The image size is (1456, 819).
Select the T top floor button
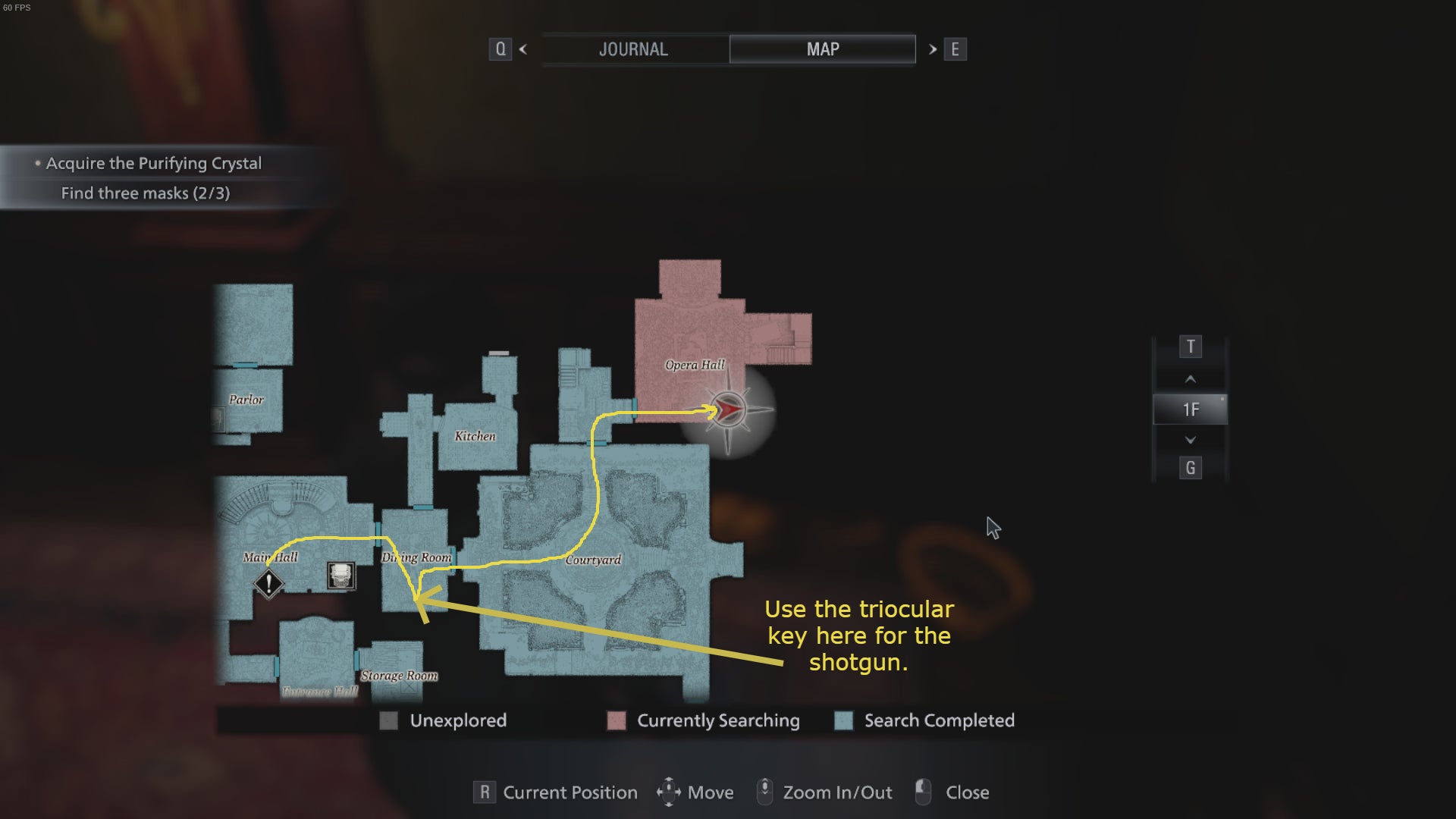tap(1191, 347)
